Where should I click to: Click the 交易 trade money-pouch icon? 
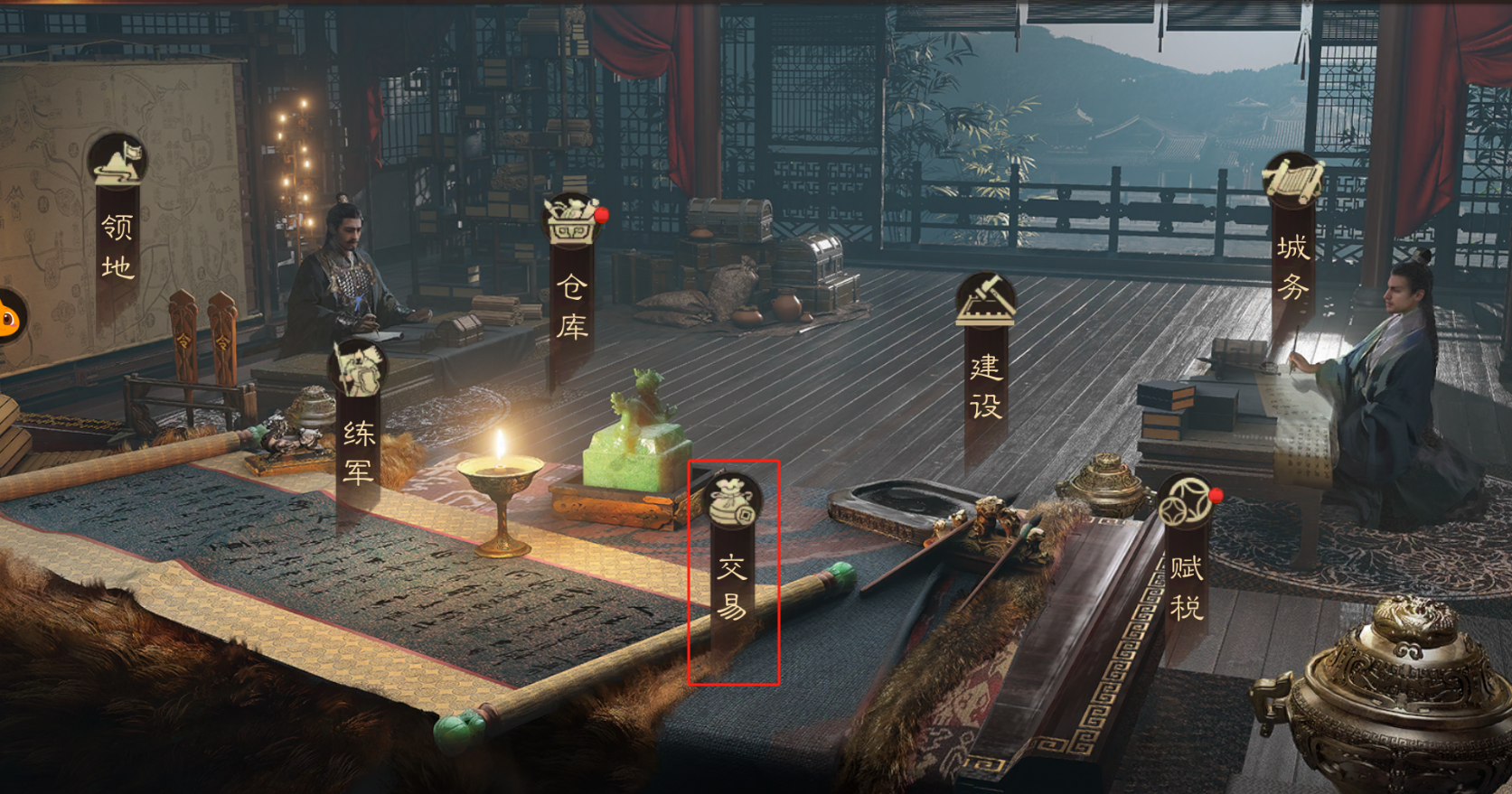point(734,500)
